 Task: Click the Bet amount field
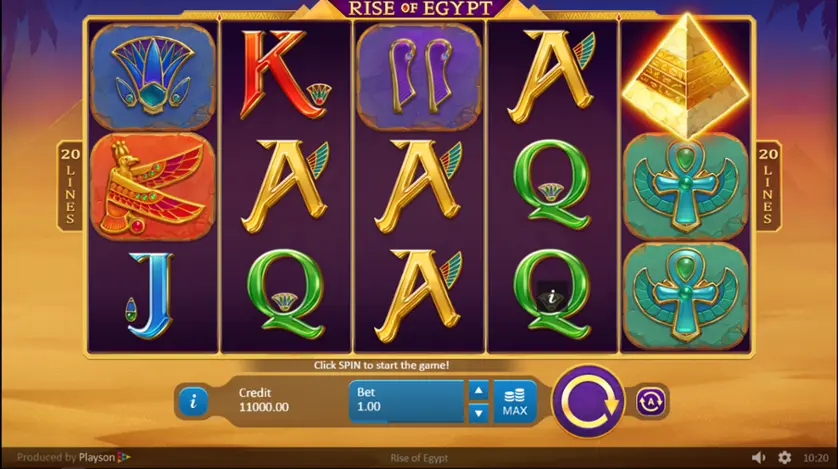[407, 401]
